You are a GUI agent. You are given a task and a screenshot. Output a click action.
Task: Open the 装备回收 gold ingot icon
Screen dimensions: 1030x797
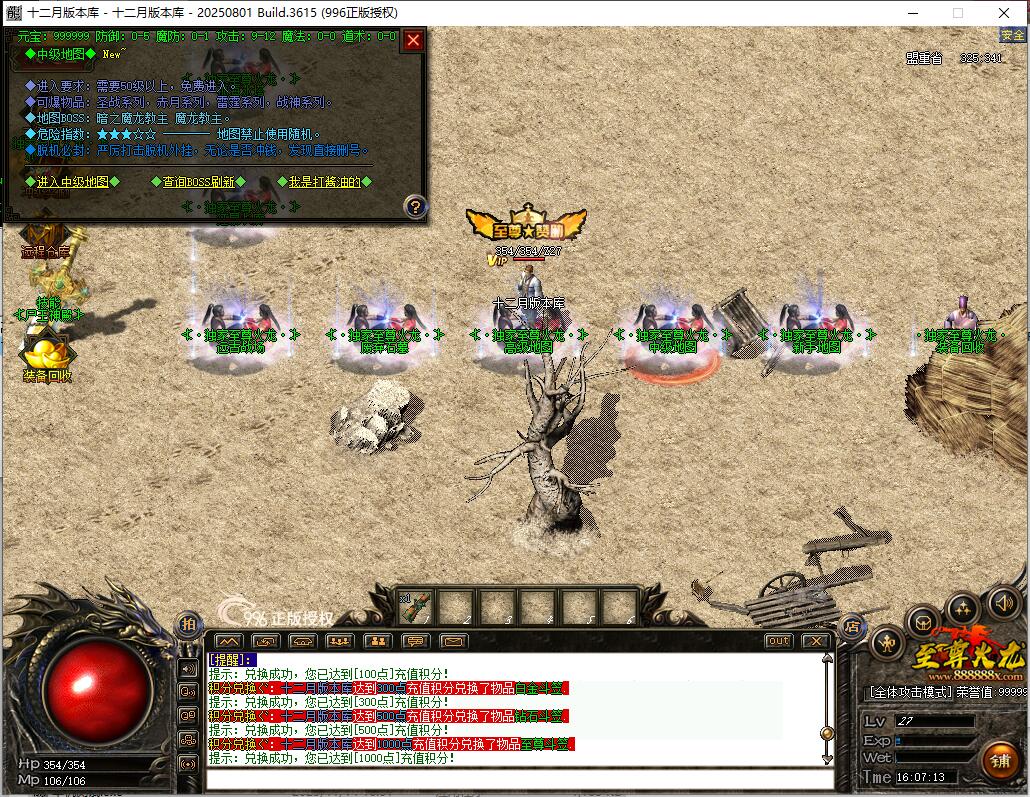point(47,355)
